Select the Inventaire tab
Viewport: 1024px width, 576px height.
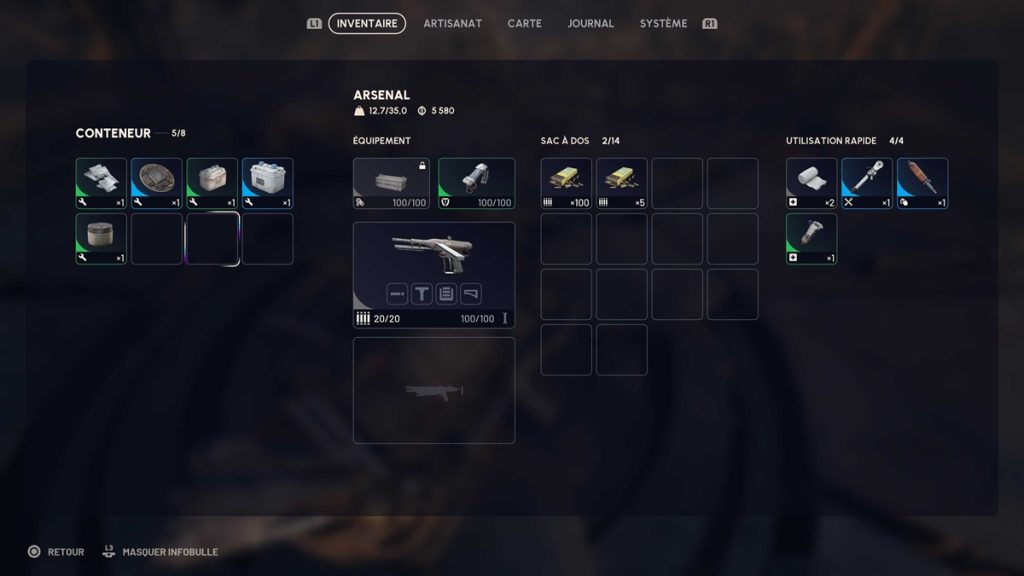(x=367, y=23)
